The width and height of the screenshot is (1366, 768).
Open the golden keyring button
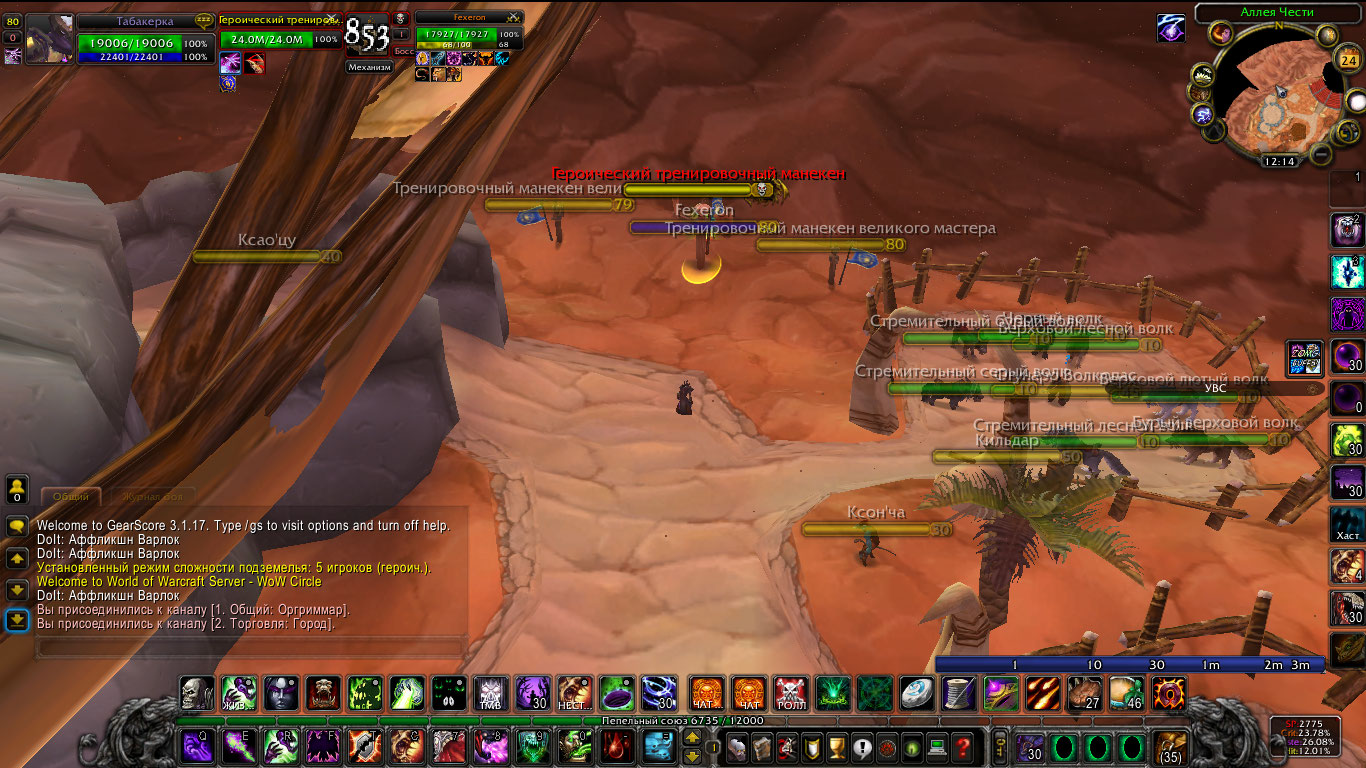coord(998,747)
